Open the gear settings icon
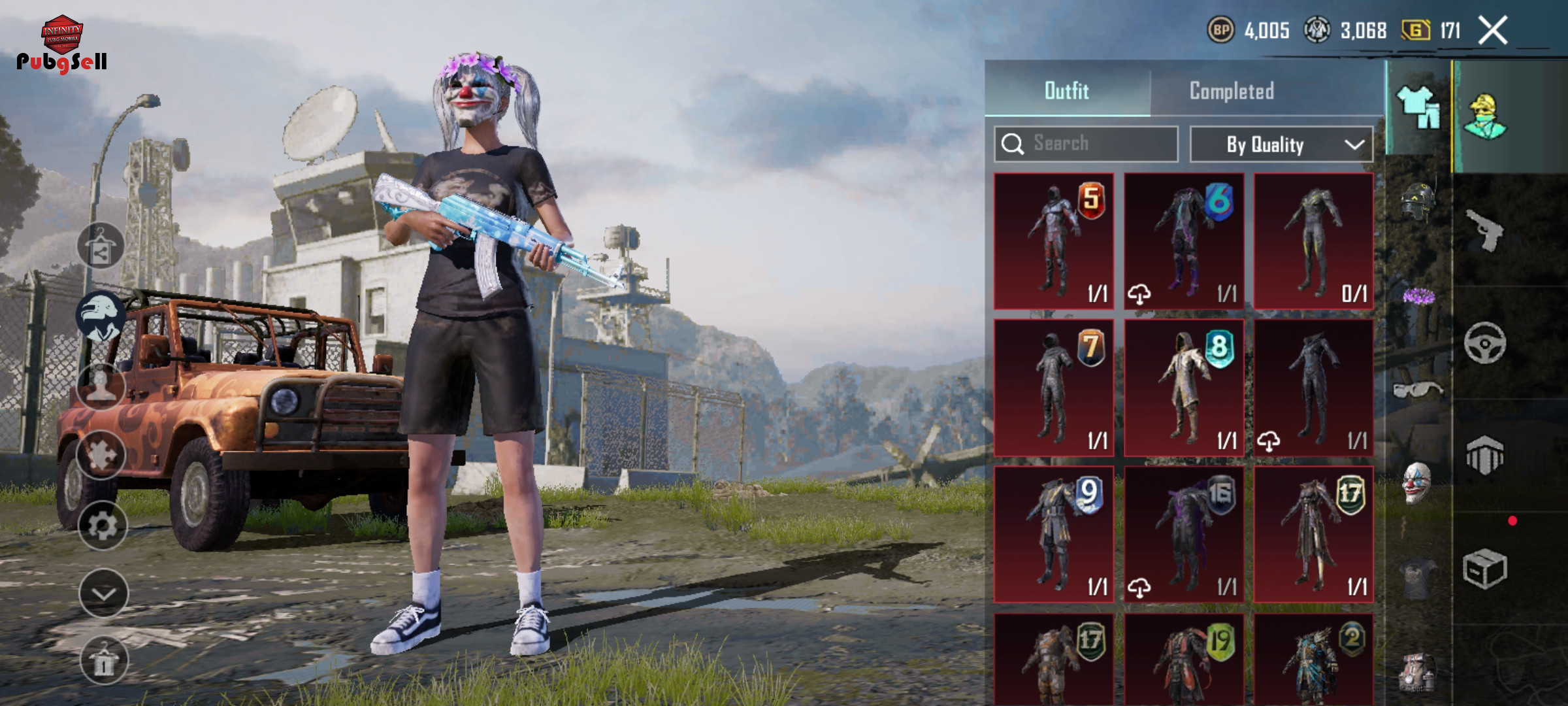 (x=103, y=526)
